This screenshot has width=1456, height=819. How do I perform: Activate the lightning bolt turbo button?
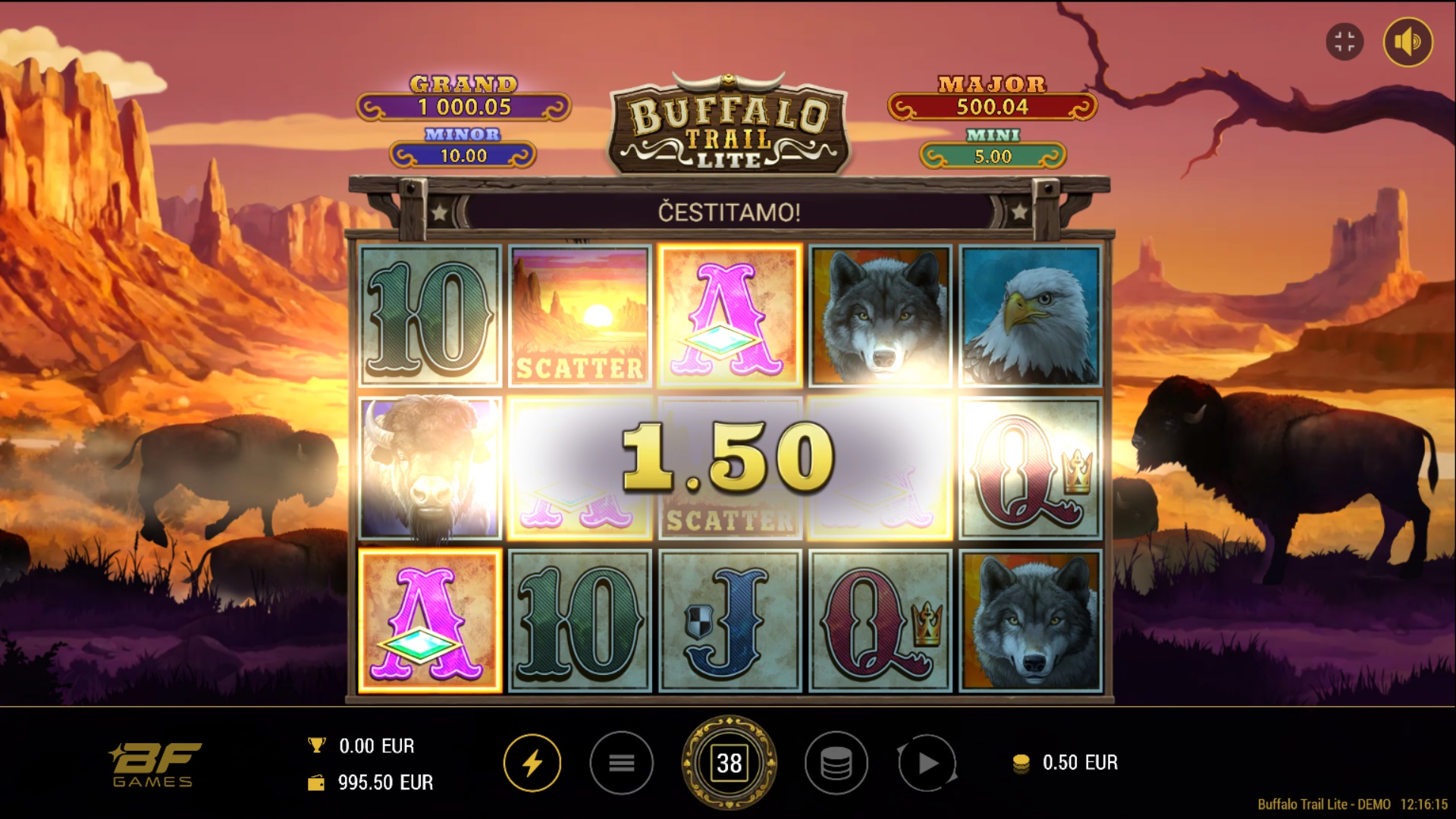[532, 763]
